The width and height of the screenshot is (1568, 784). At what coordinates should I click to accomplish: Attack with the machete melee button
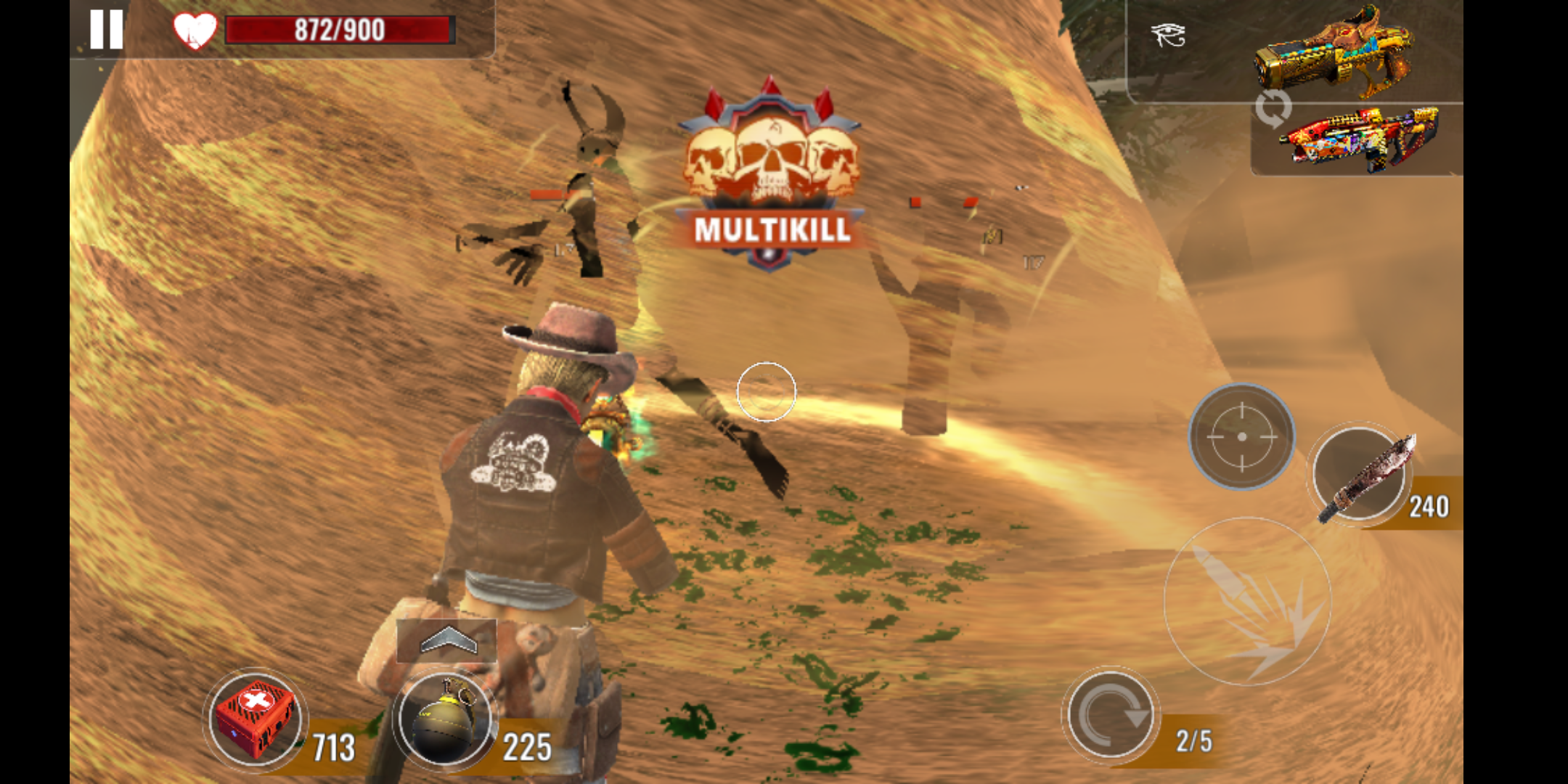(x=1360, y=474)
